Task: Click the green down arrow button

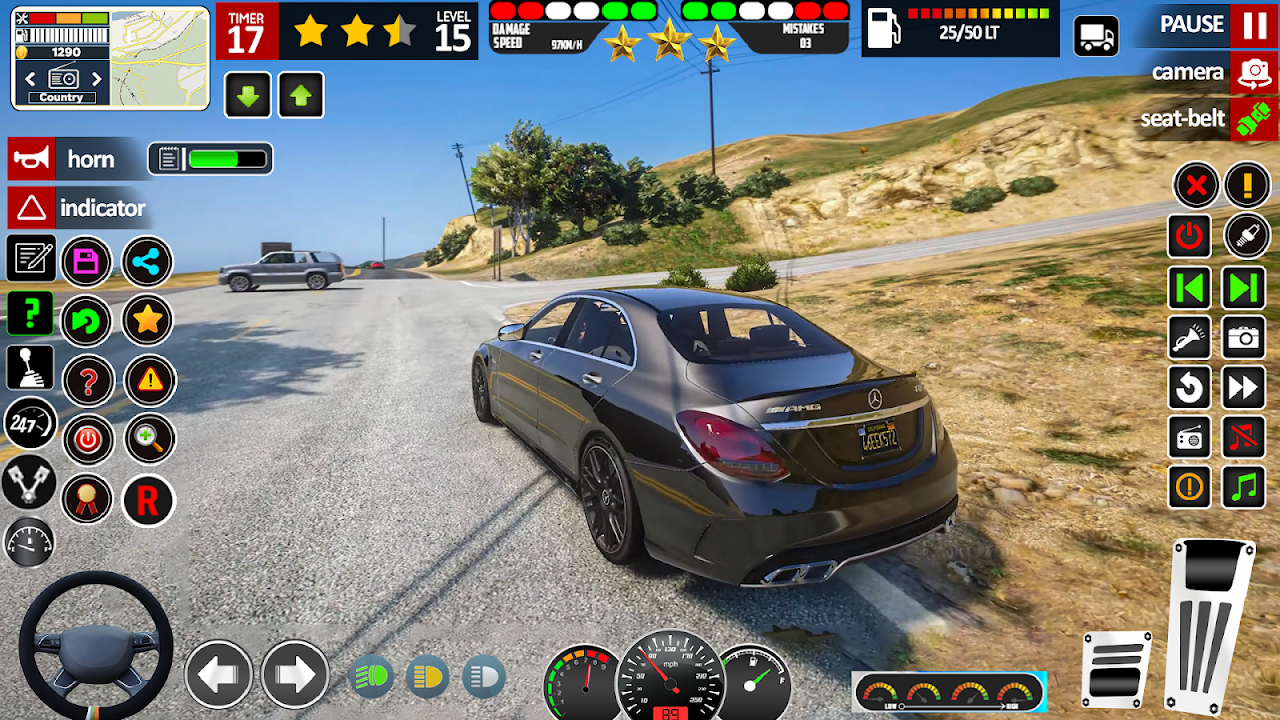Action: pyautogui.click(x=248, y=96)
